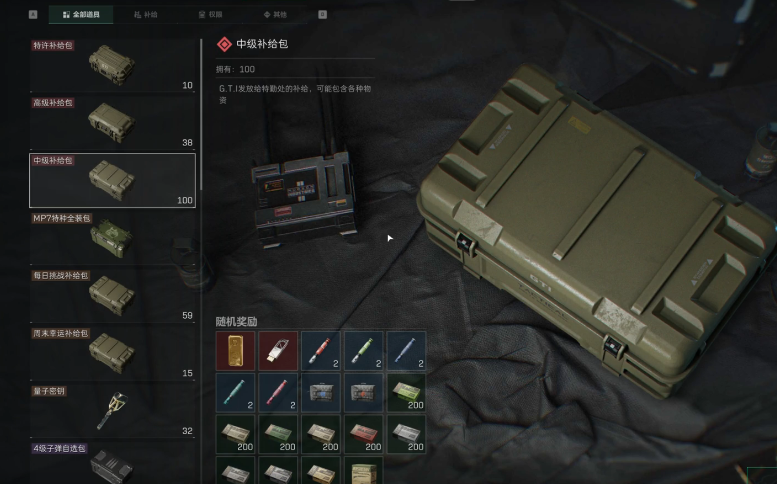The width and height of the screenshot is (777, 484).
Task: Inspect the teal injector reward
Action: pyautogui.click(x=235, y=393)
